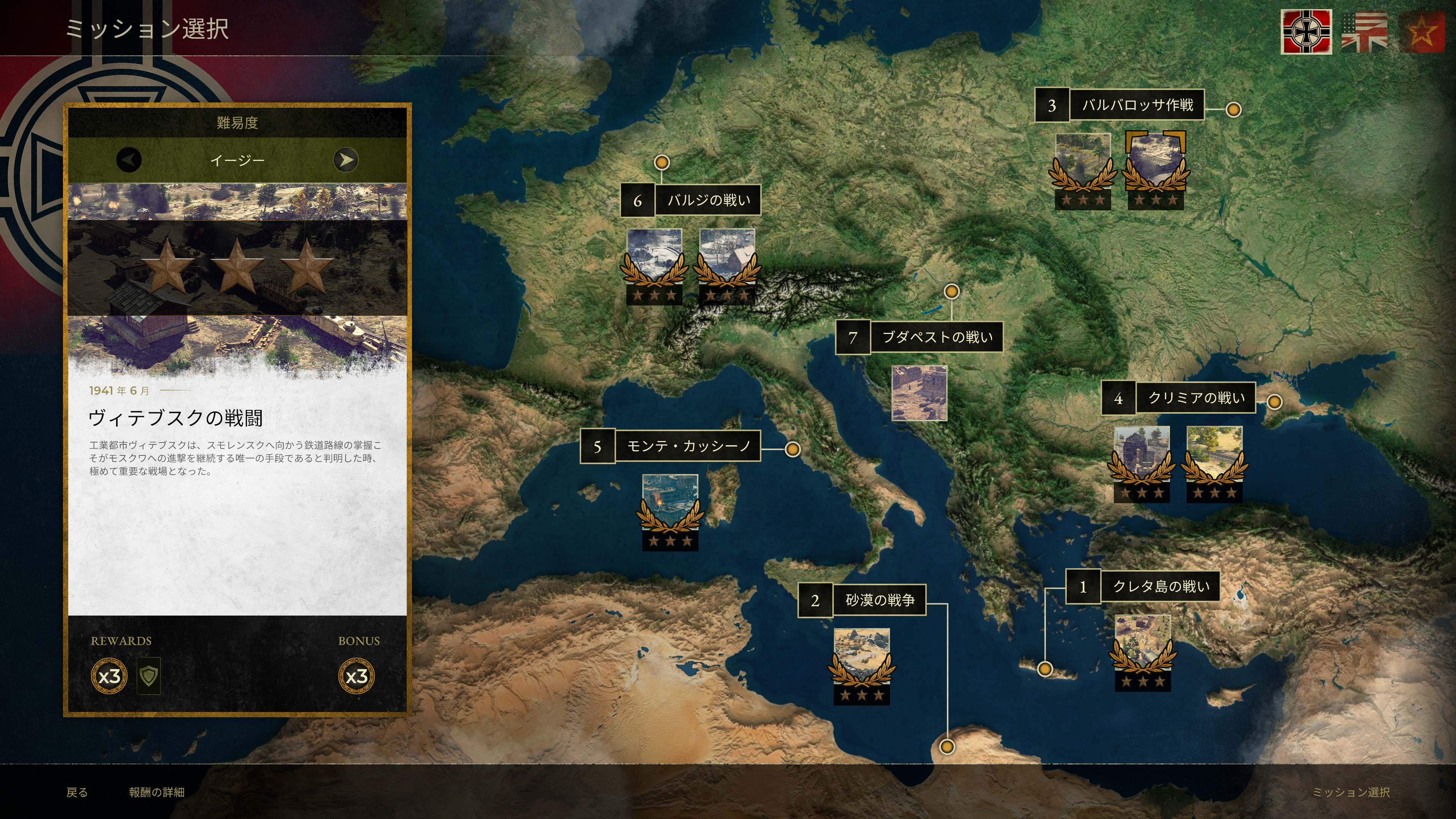The height and width of the screenshot is (819, 1456).
Task: Select バルジの戦い operation label
Action: tap(708, 200)
